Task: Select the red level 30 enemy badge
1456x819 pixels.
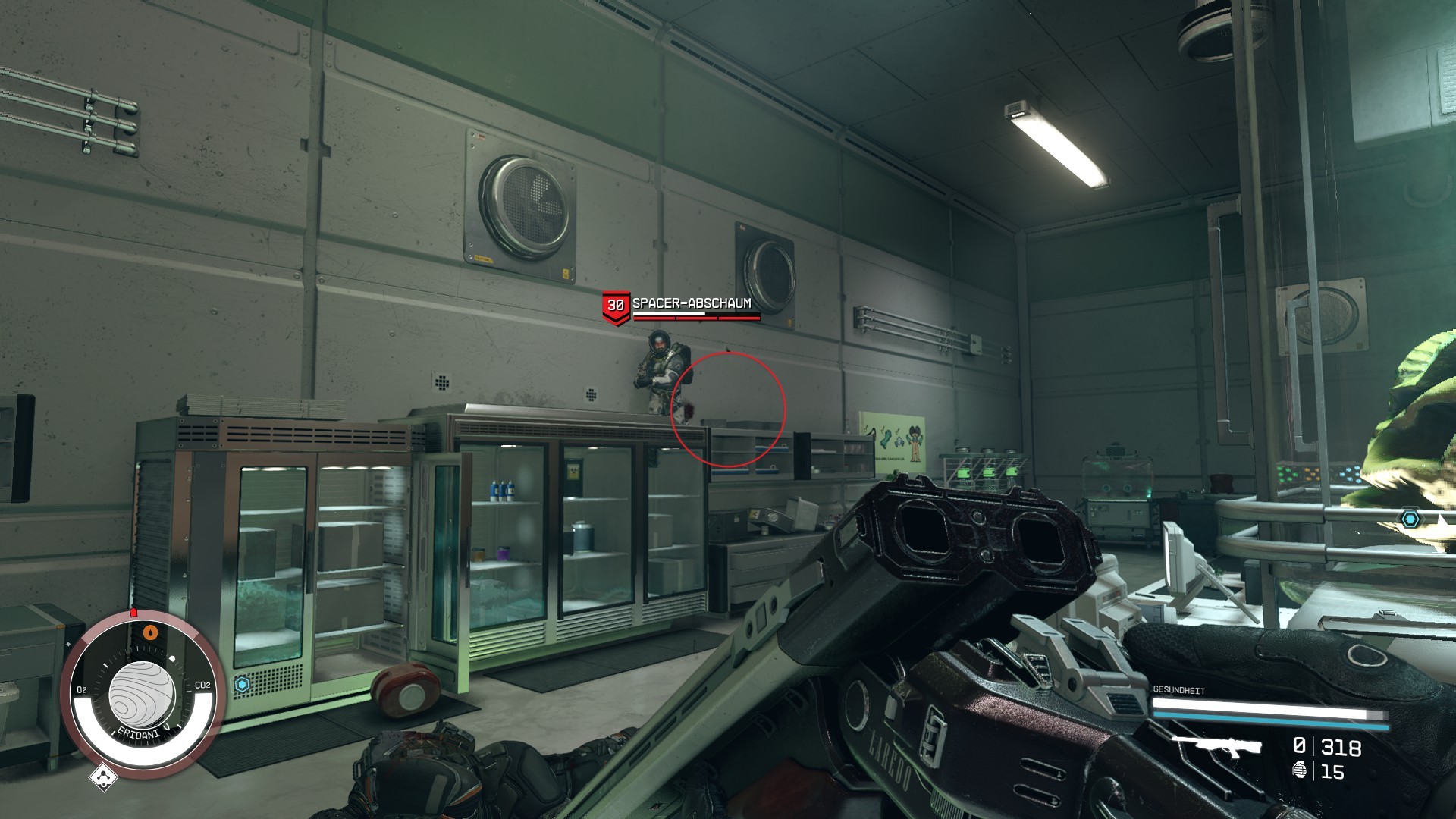Action: pyautogui.click(x=615, y=306)
